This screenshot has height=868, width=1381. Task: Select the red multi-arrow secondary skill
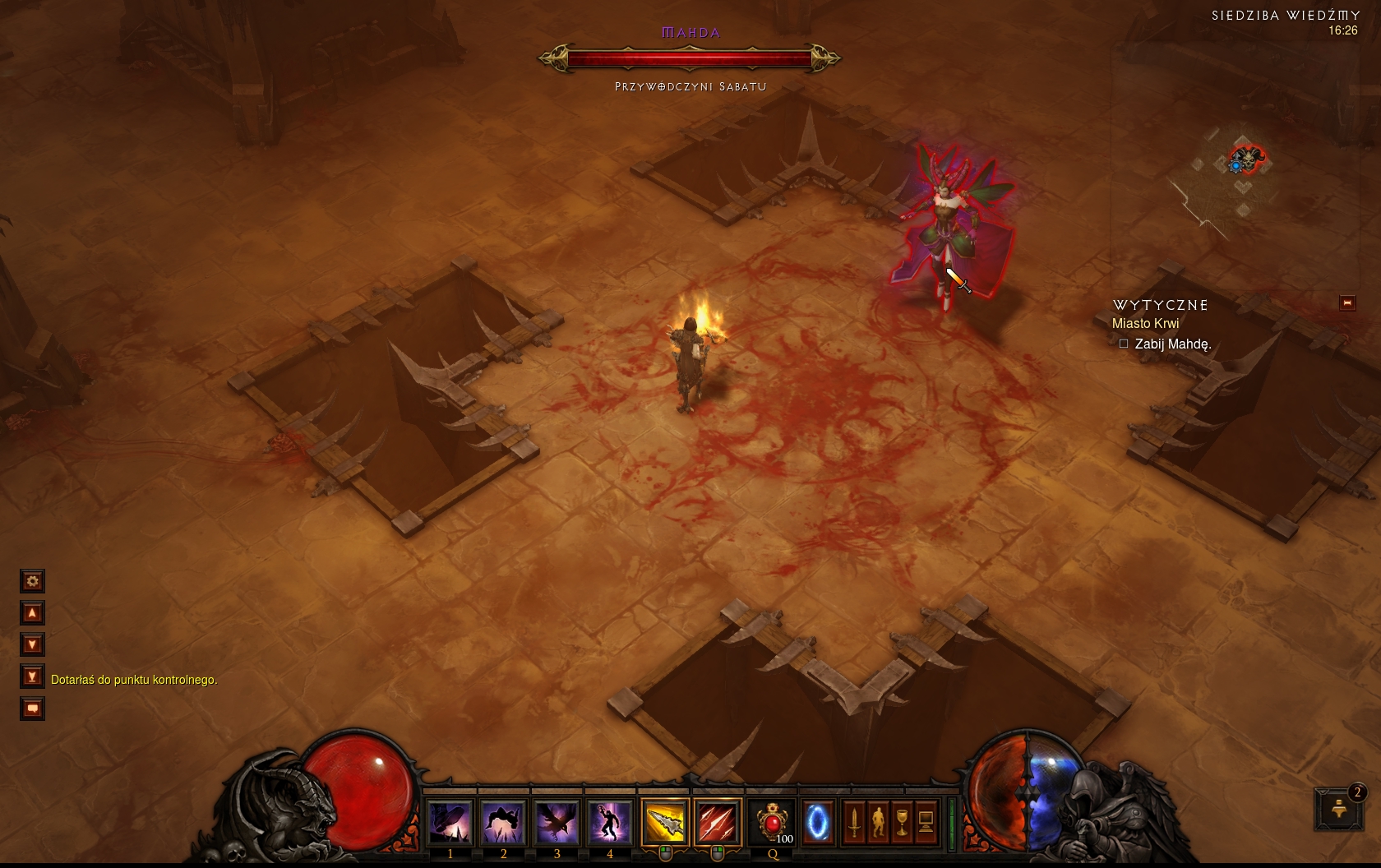click(x=718, y=821)
